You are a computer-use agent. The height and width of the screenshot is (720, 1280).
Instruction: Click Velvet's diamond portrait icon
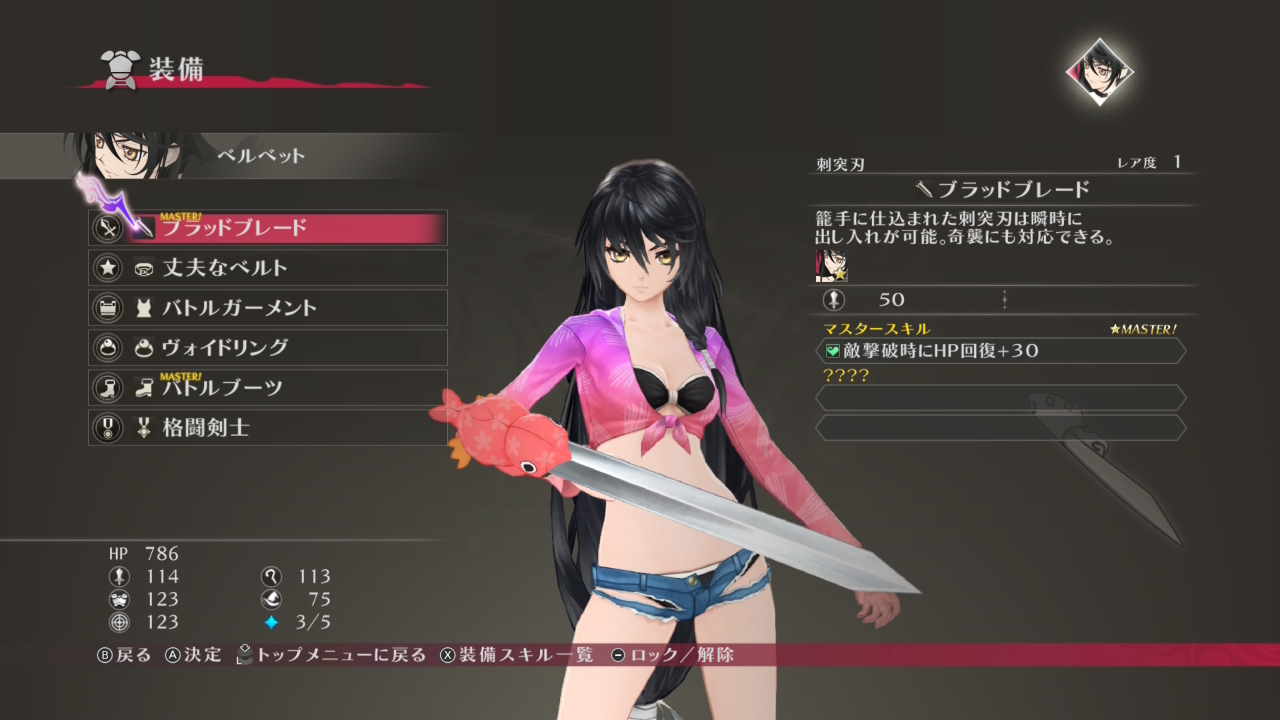point(1100,71)
